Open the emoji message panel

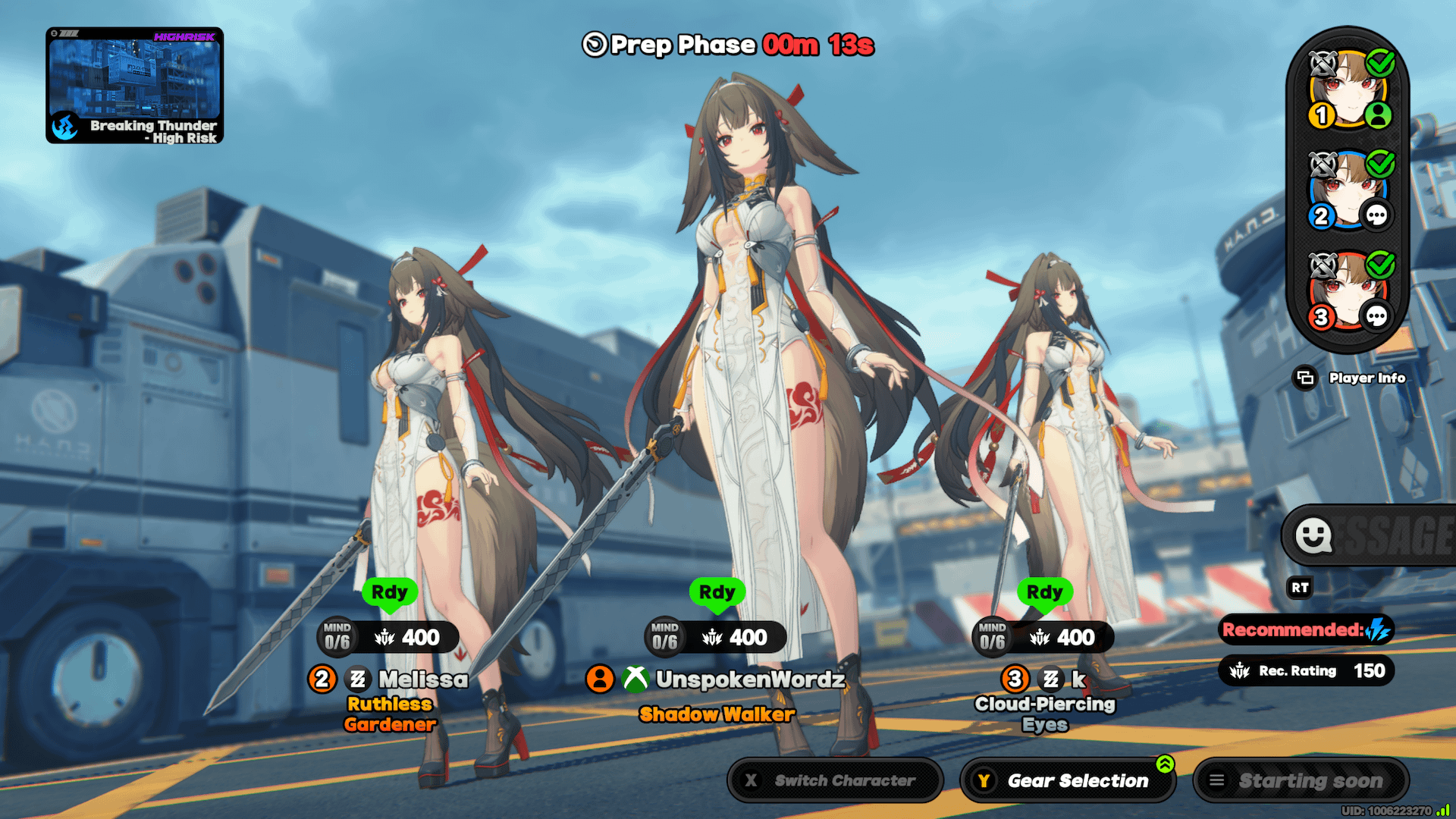pos(1314,536)
